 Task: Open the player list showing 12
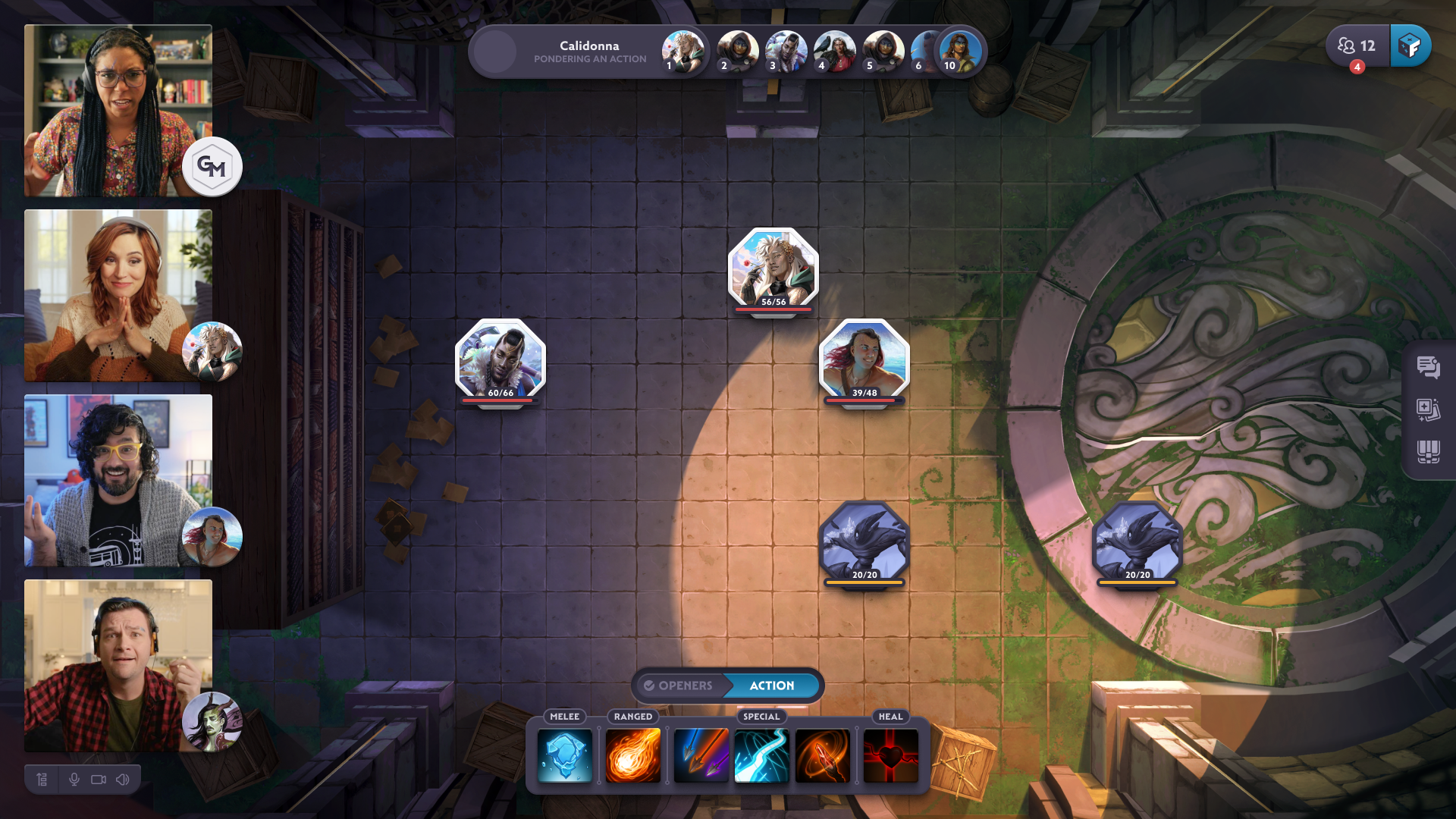(x=1357, y=46)
